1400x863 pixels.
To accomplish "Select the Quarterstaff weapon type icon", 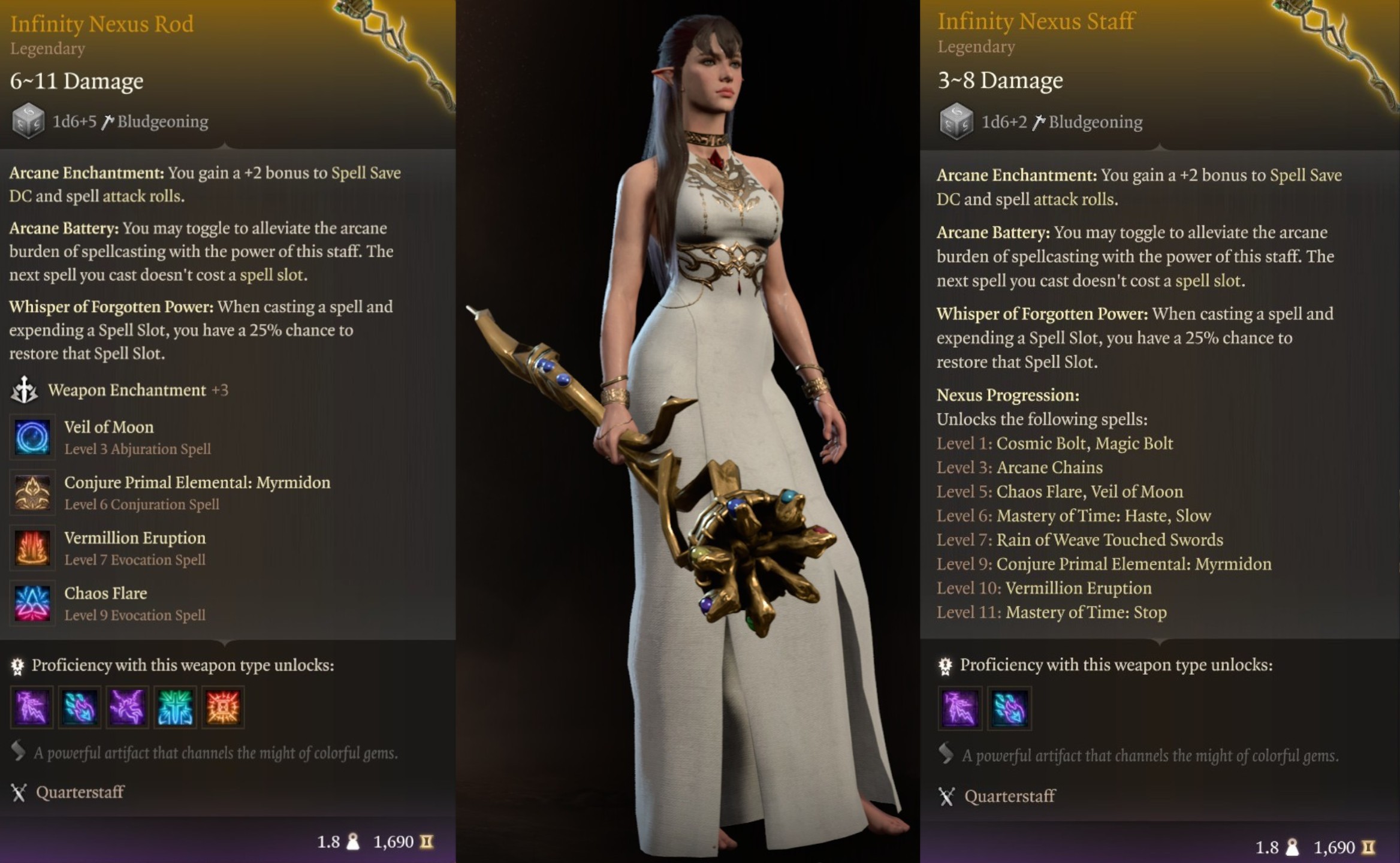I will pos(20,792).
